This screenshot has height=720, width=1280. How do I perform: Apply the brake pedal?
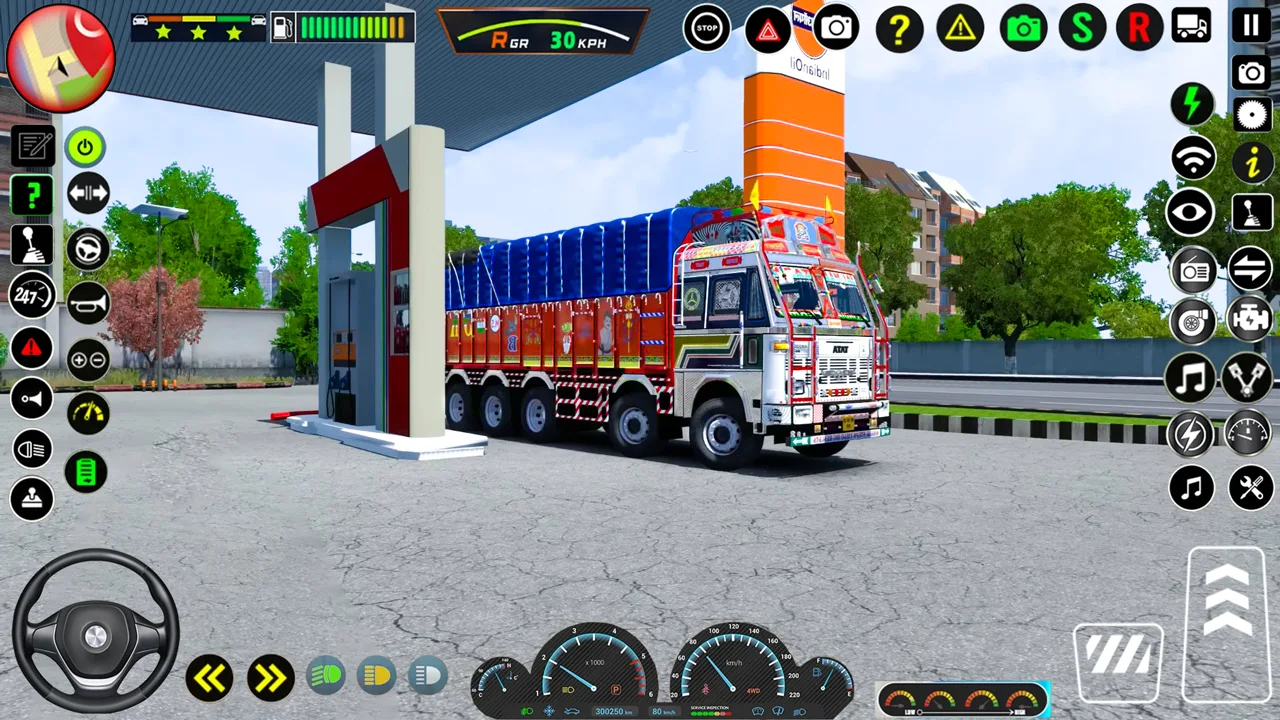(1118, 660)
